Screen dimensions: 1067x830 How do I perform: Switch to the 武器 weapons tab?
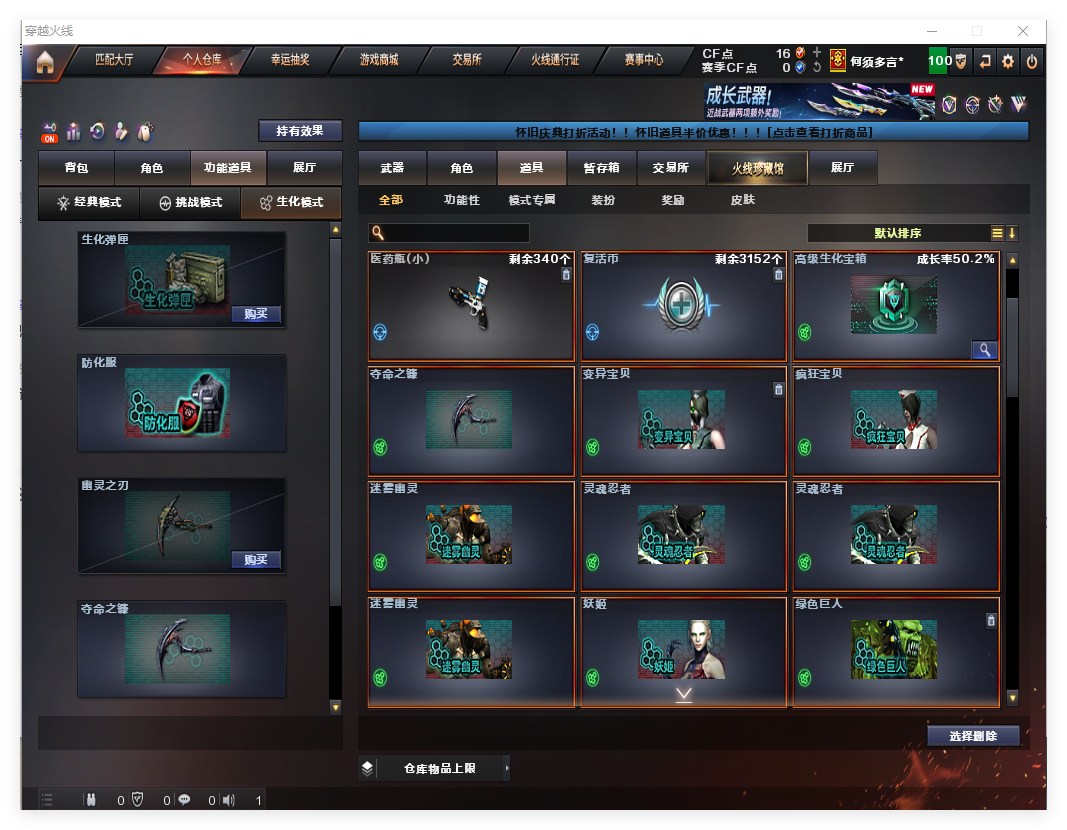pyautogui.click(x=392, y=169)
